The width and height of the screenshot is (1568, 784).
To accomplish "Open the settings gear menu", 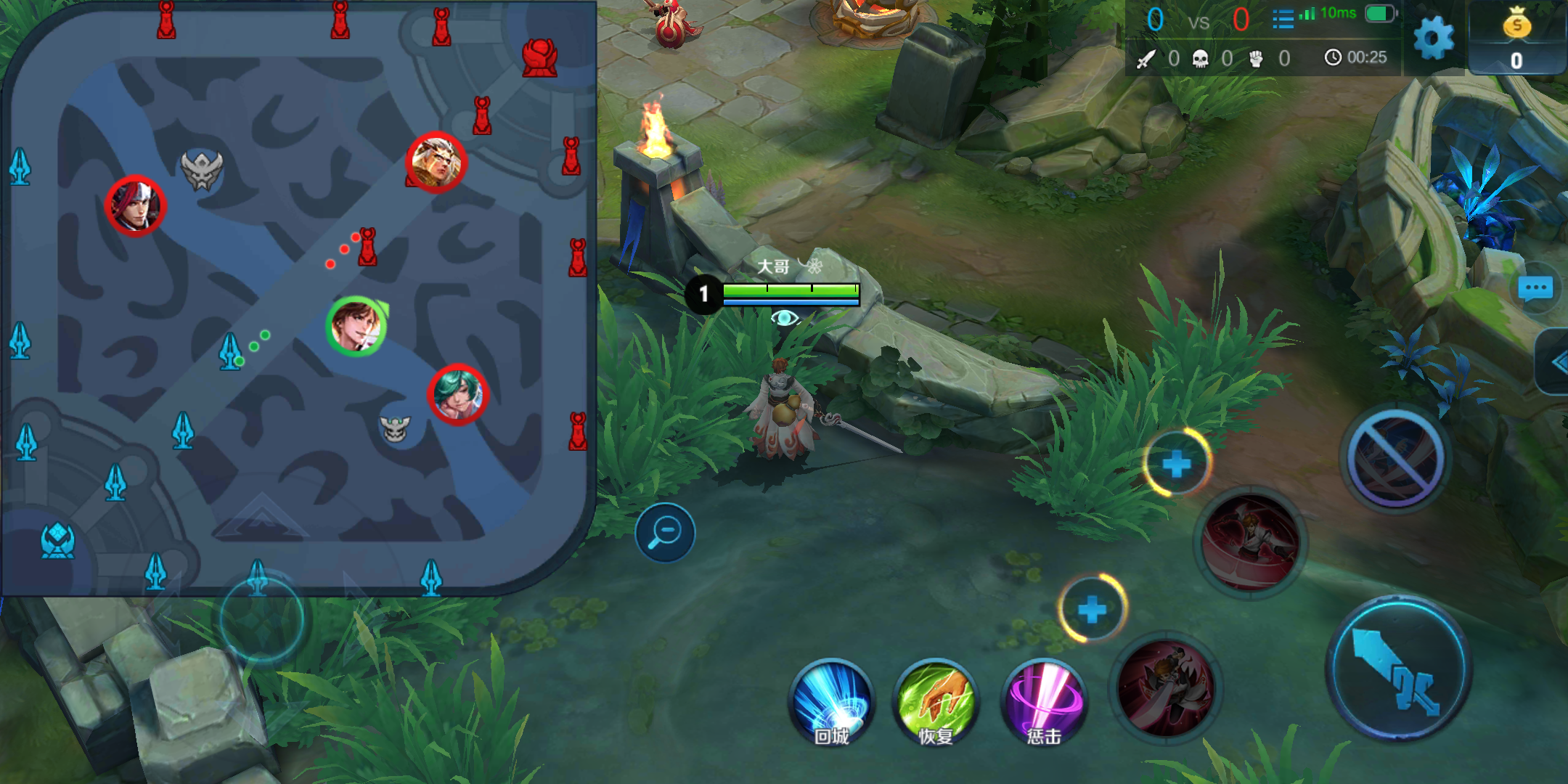I will pyautogui.click(x=1434, y=38).
